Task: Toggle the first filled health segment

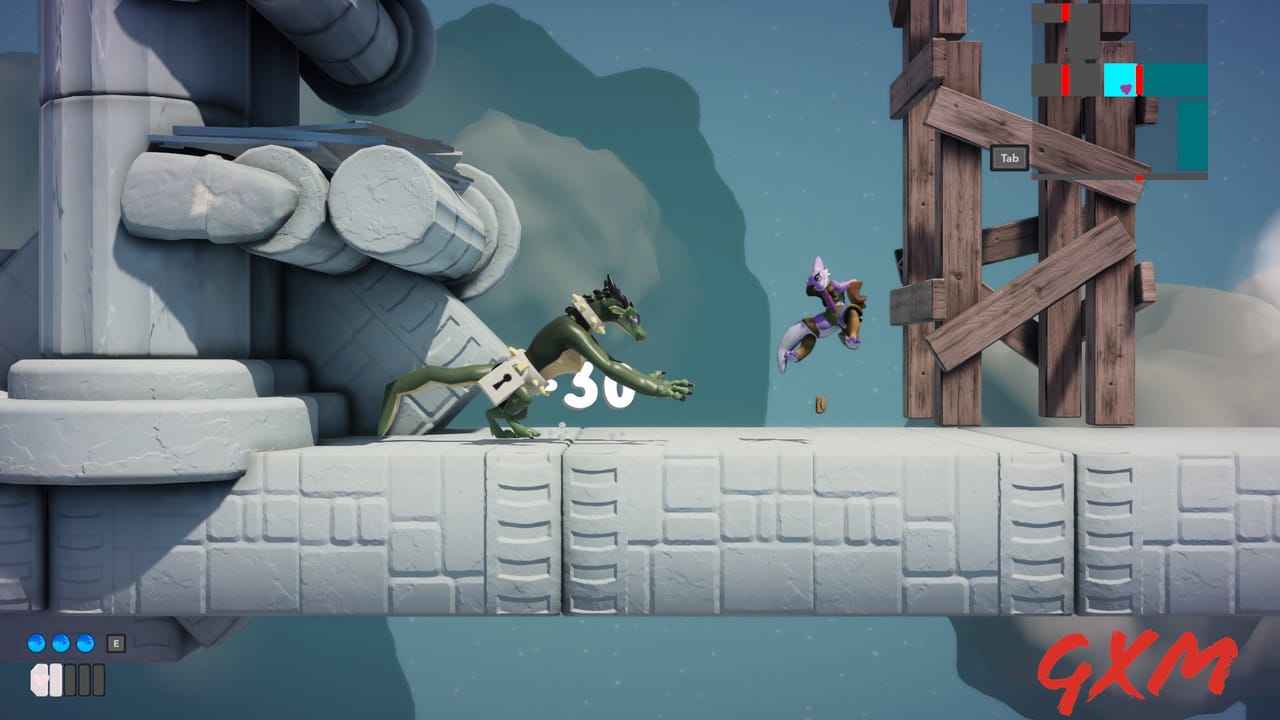Action: (x=40, y=680)
